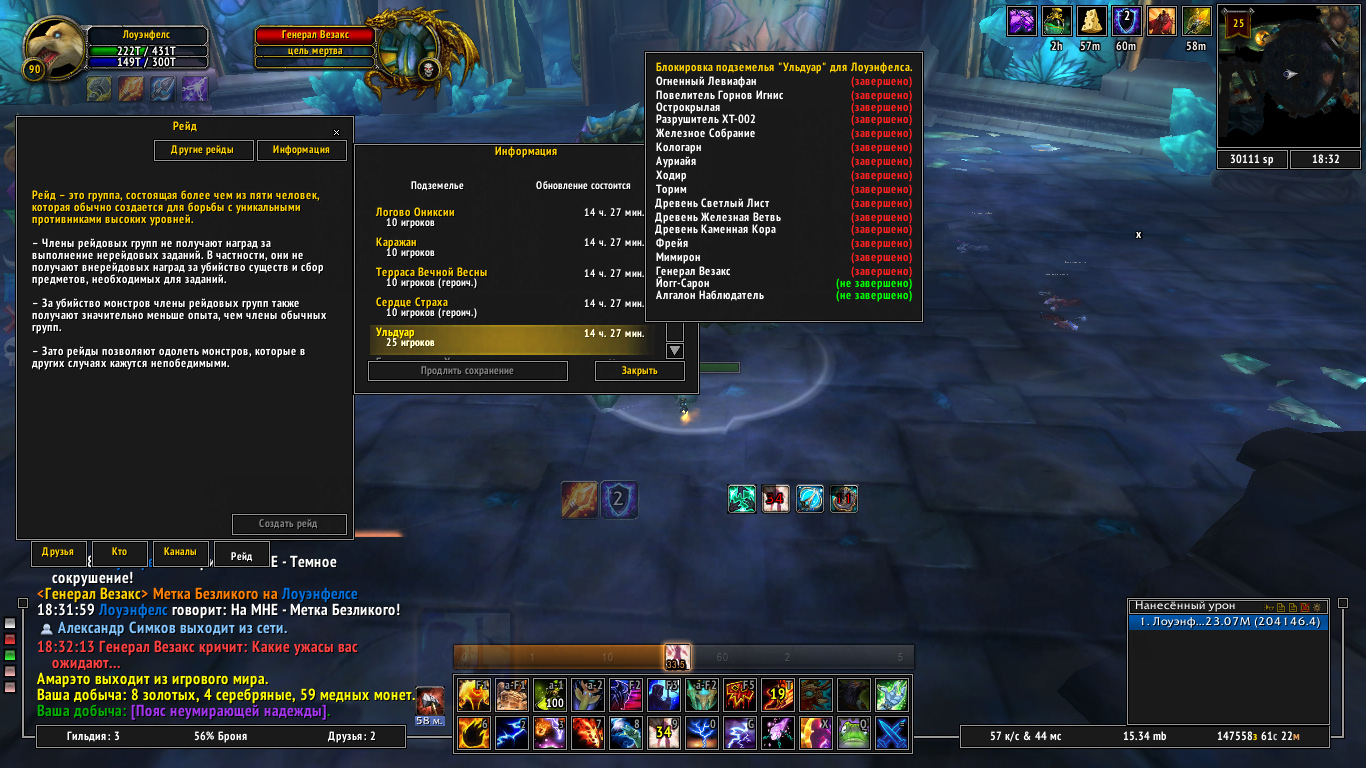
Task: Click the "Создать рейд" button
Action: (x=289, y=524)
